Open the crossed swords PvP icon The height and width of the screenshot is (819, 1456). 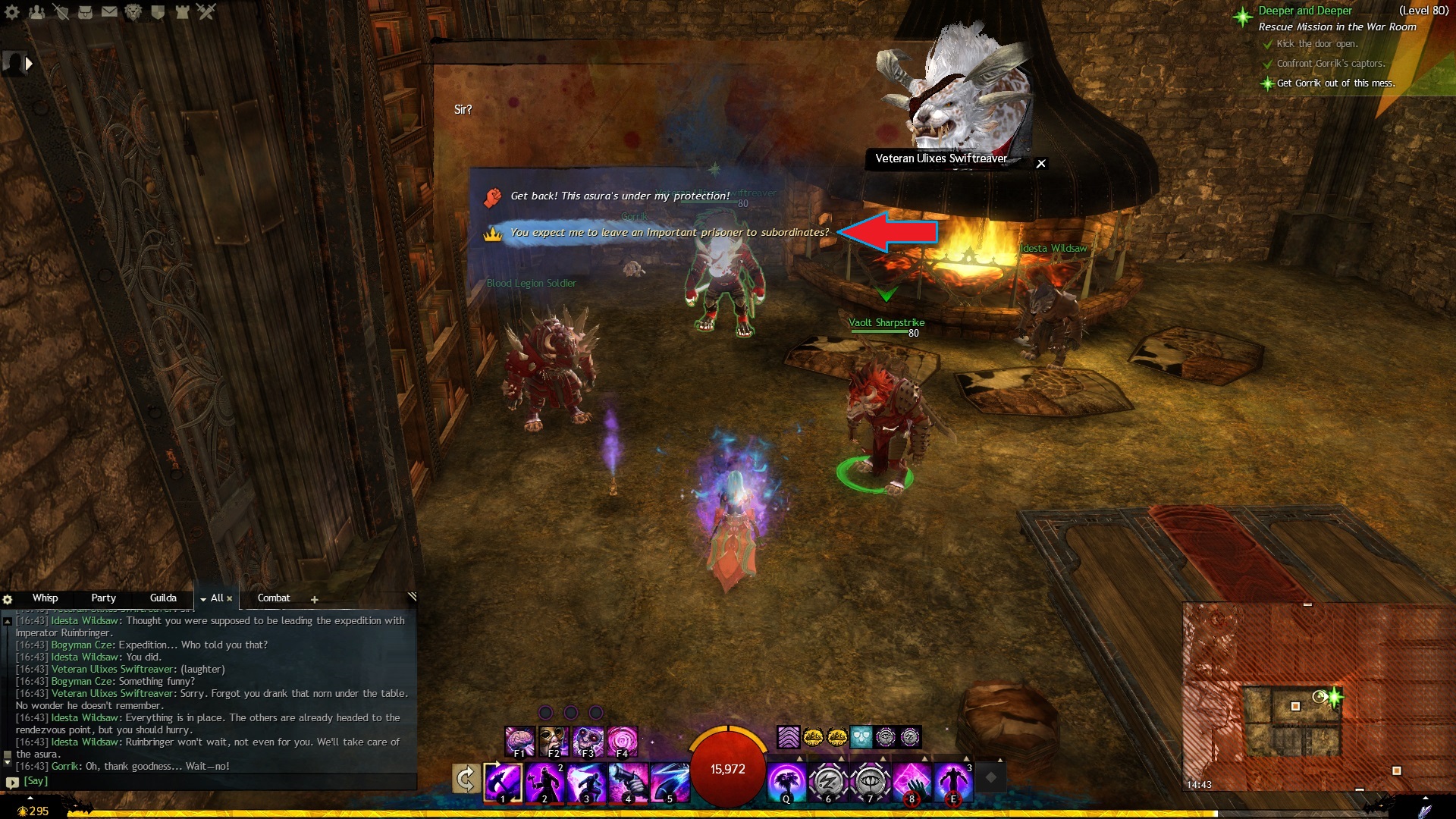point(206,11)
